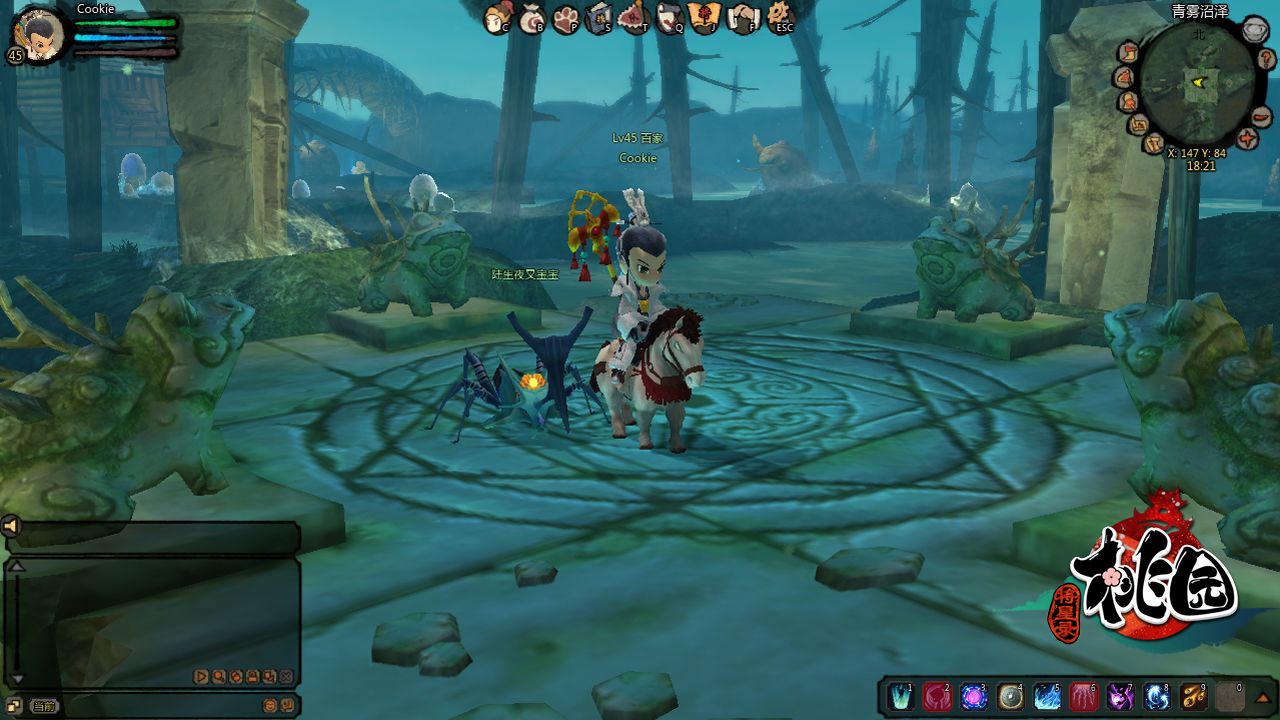1280x720 pixels.
Task: Cast the blue flame skill in slot 5
Action: coord(1047,696)
